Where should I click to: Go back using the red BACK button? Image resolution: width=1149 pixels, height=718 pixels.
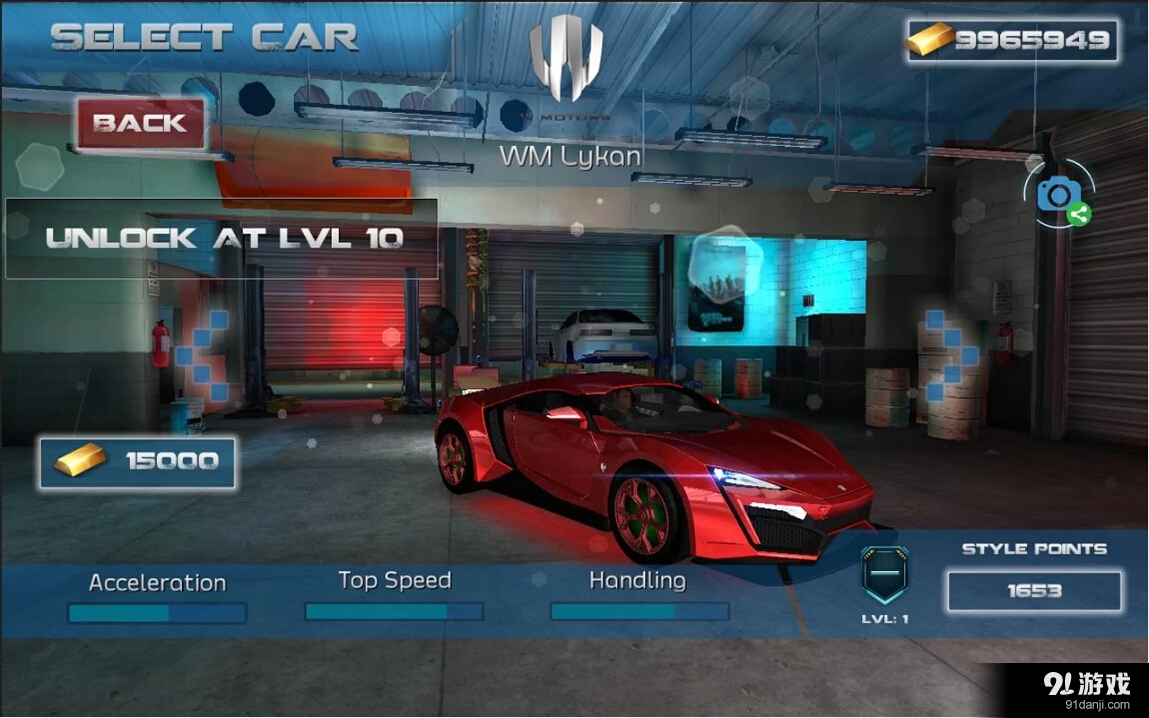click(140, 124)
